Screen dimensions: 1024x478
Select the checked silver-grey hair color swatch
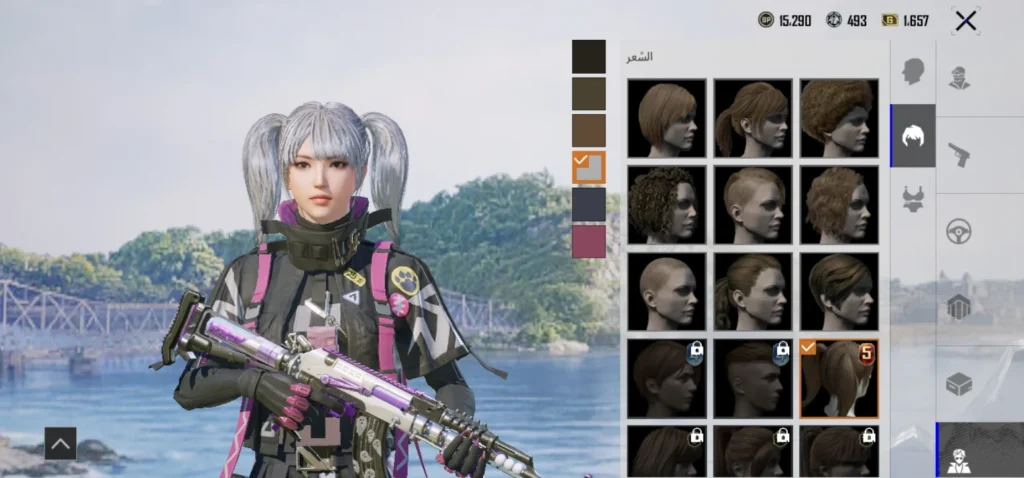[x=589, y=167]
